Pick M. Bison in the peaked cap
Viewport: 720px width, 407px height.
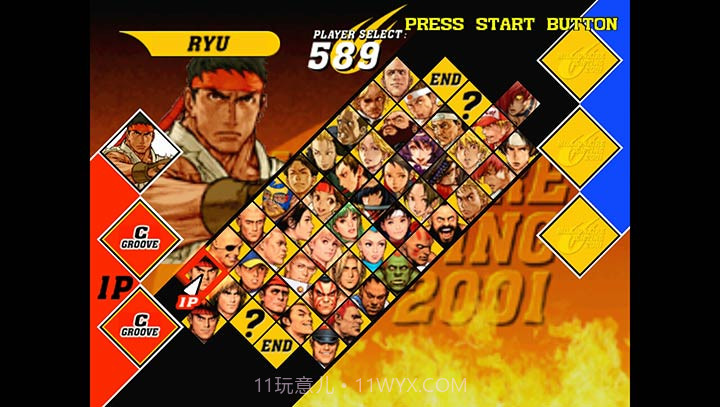pos(325,345)
